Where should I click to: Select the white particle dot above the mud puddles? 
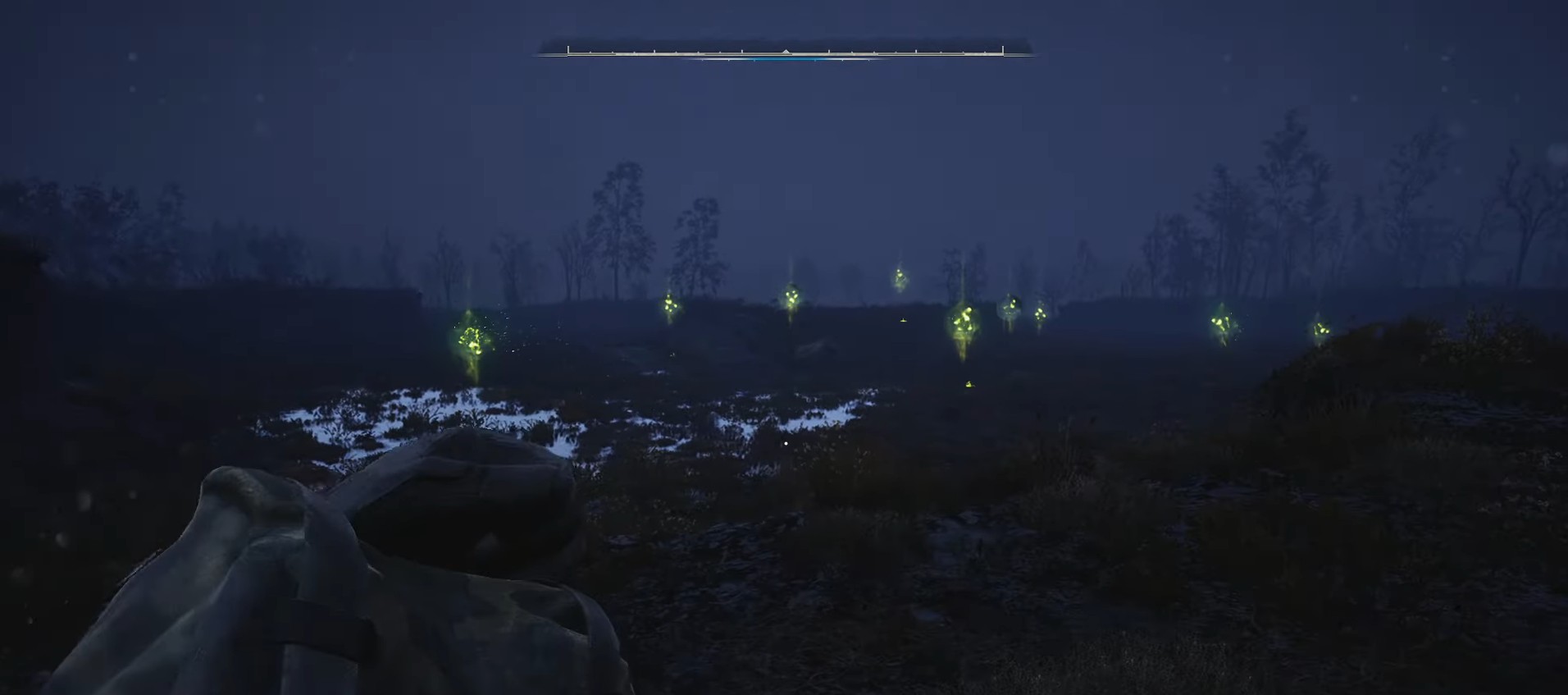[785, 442]
